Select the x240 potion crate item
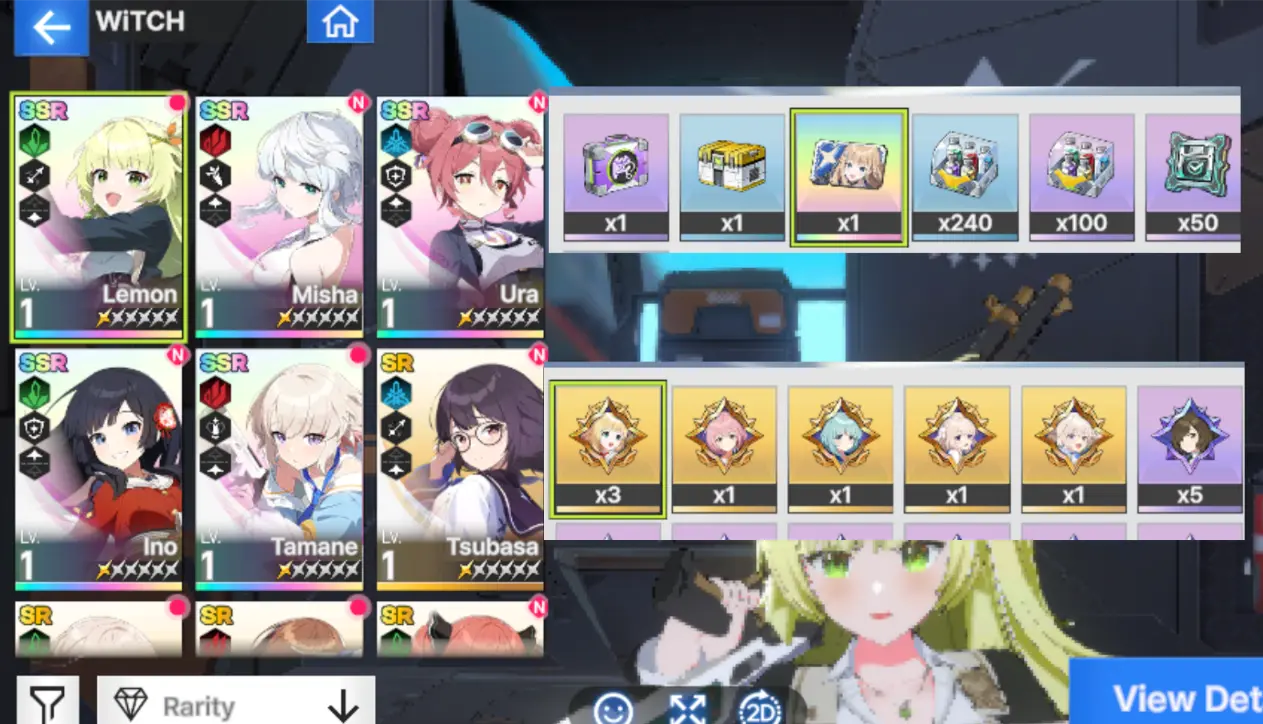Screen dimensions: 1263x724 (x=965, y=177)
